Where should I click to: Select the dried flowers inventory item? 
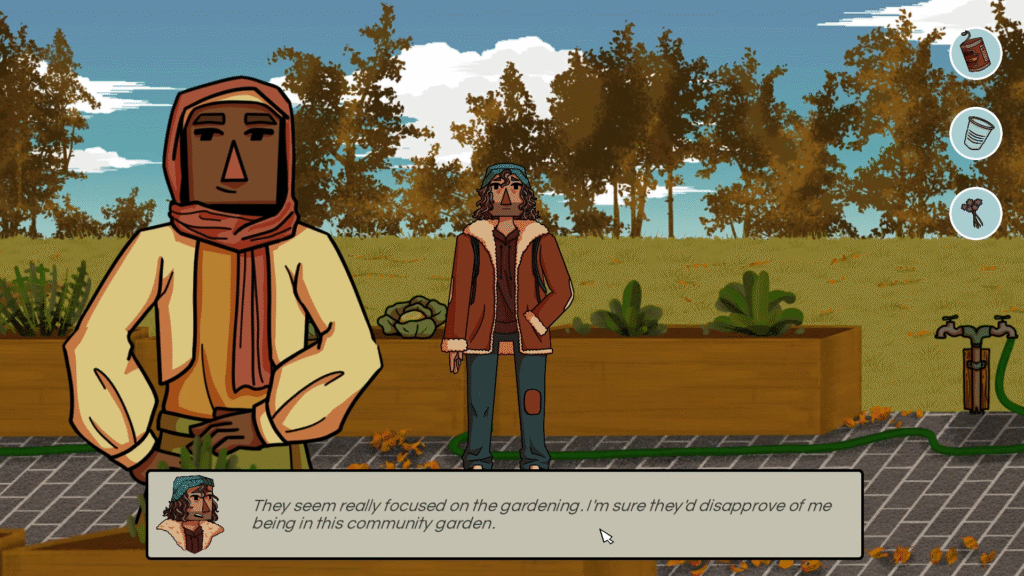click(975, 212)
